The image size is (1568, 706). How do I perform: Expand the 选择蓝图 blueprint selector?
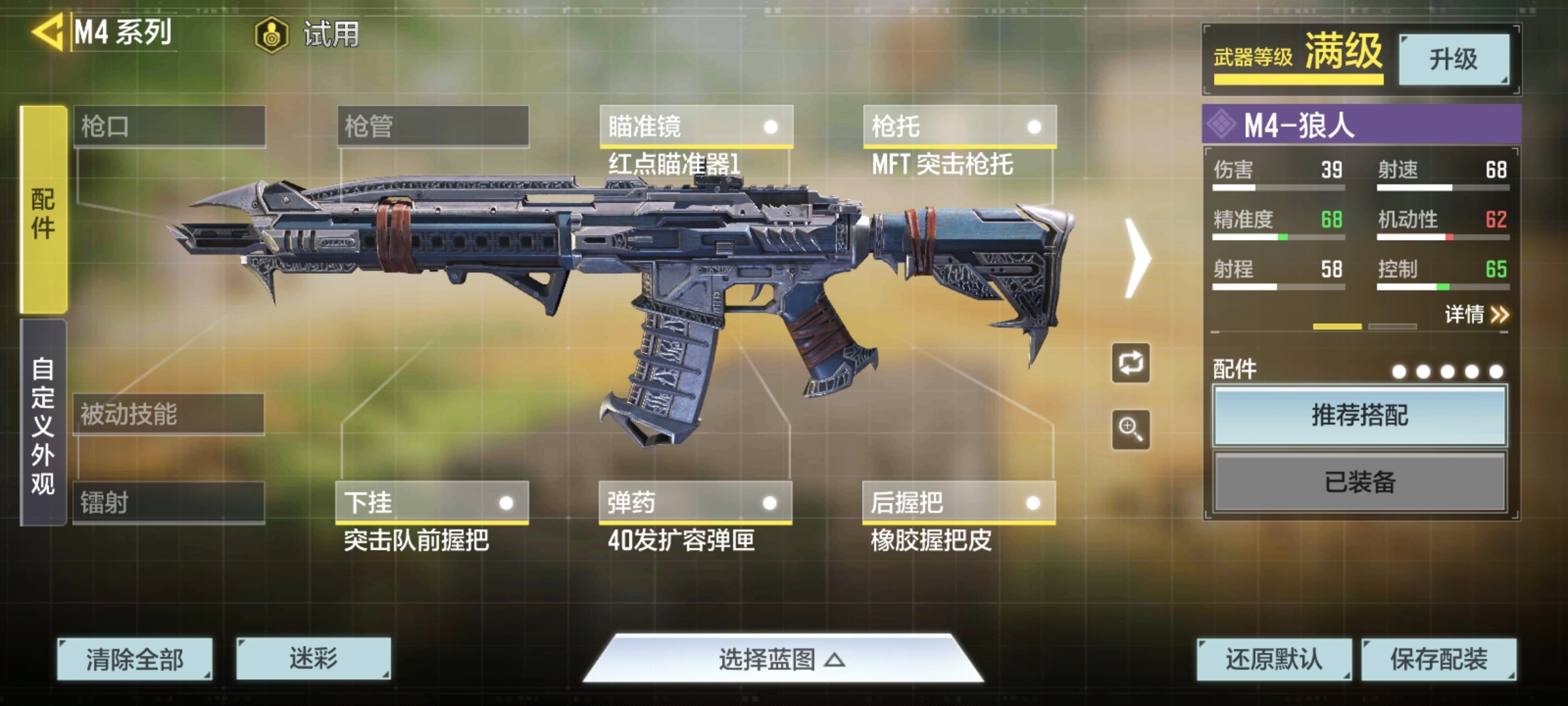pos(782,660)
